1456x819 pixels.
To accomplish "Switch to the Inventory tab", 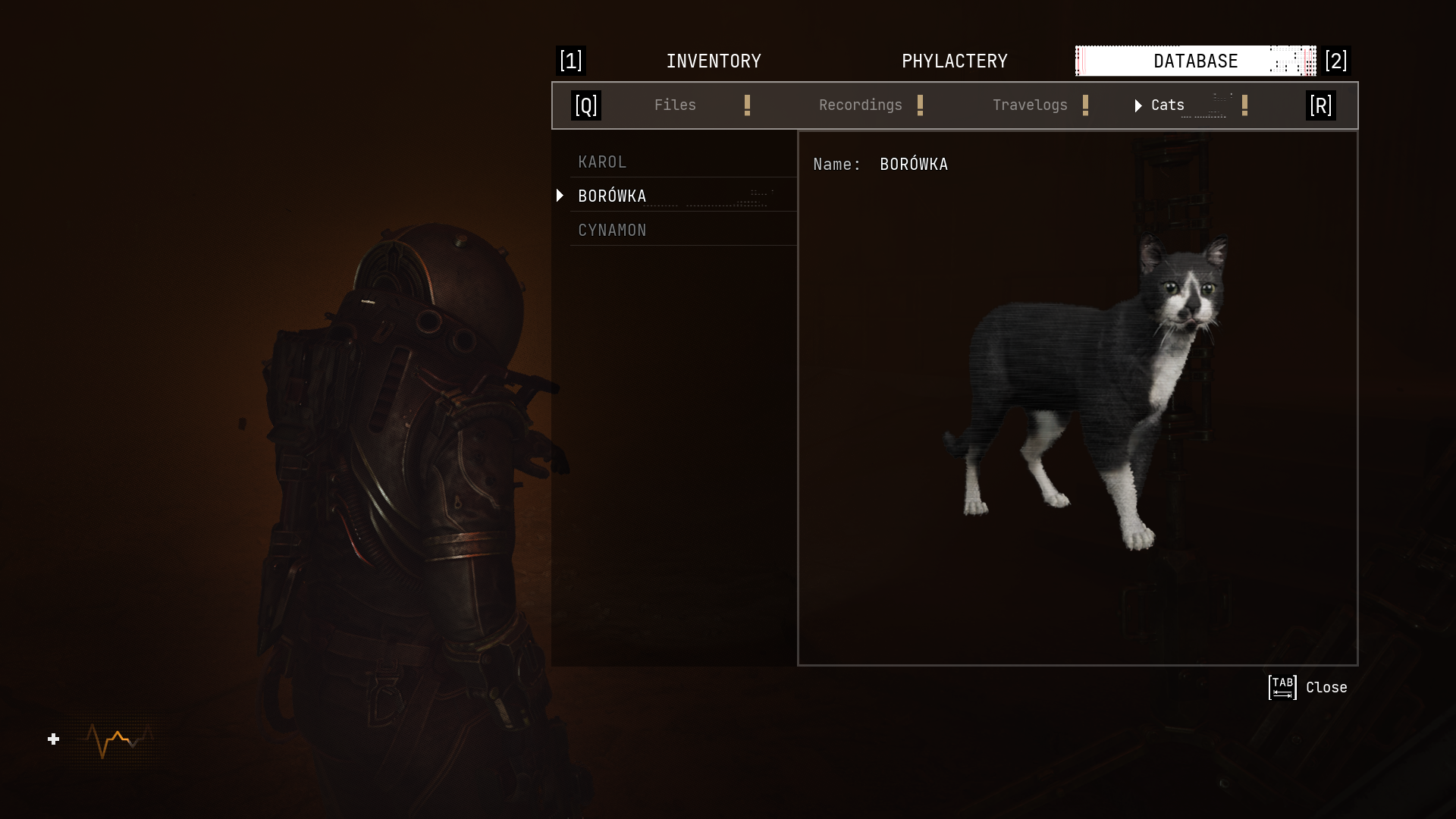I will coord(713,61).
